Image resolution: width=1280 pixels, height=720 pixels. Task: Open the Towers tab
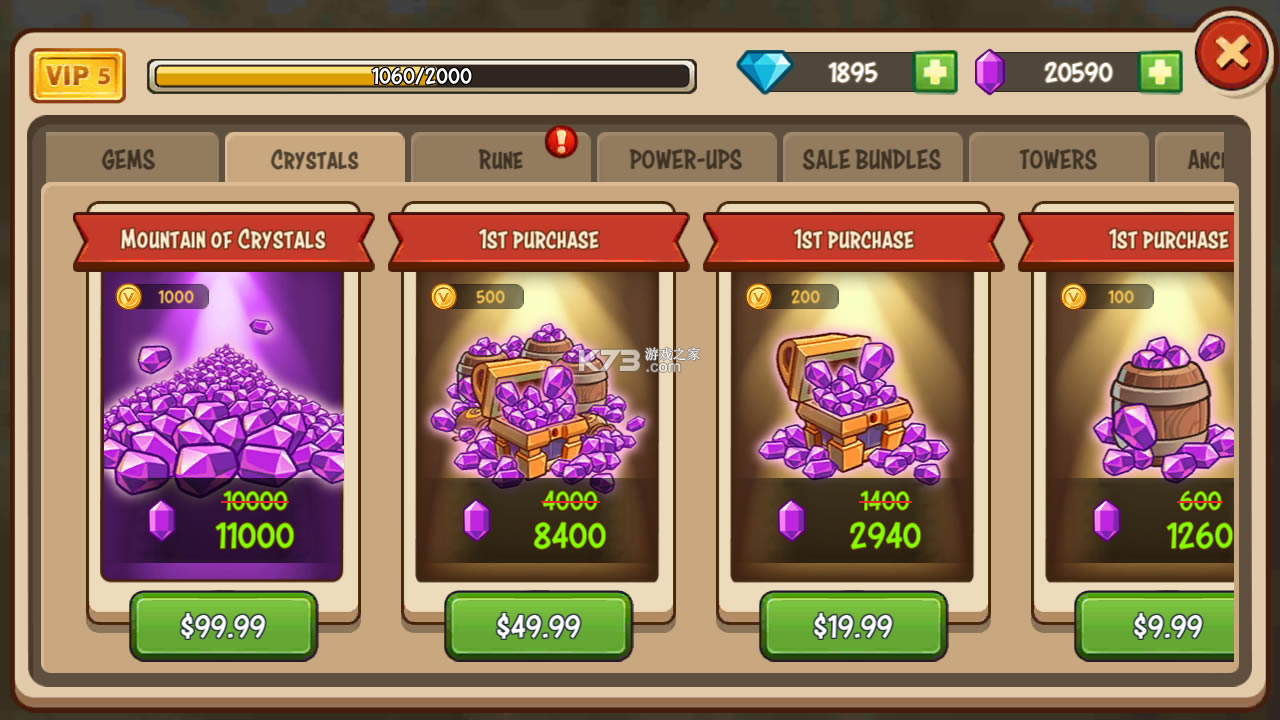pos(1058,160)
